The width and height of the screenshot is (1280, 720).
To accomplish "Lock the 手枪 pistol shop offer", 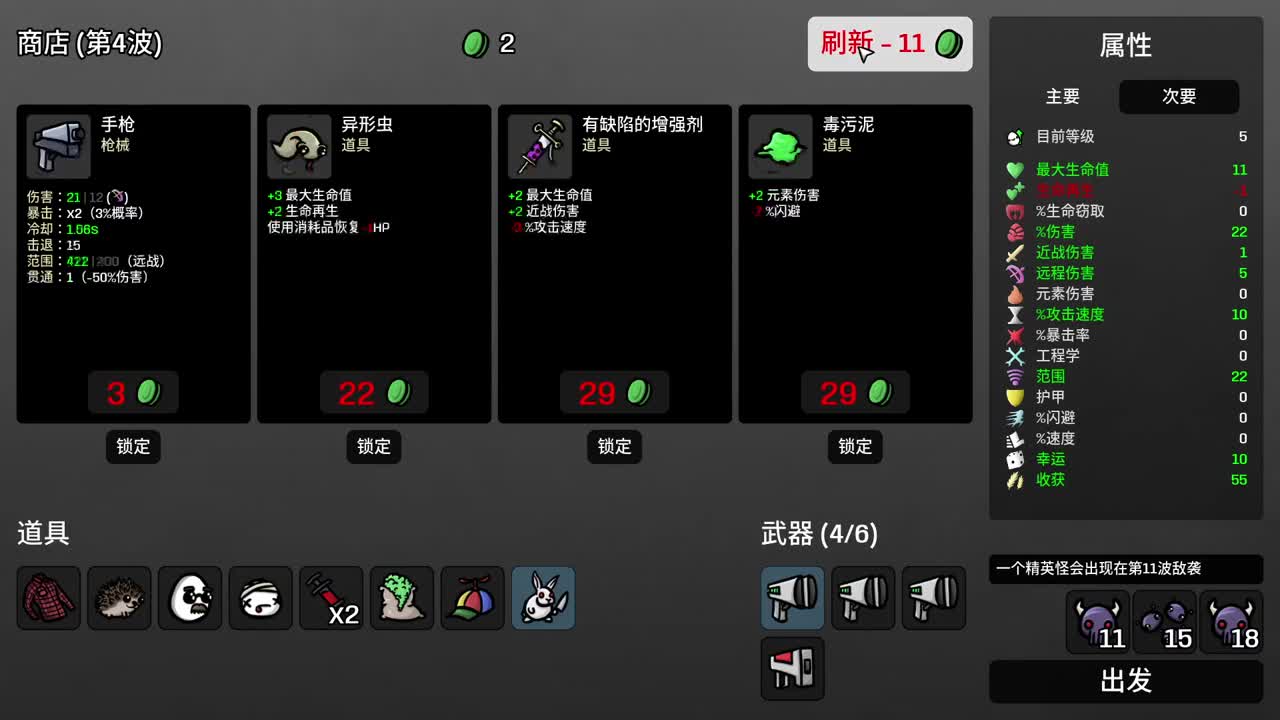I will pos(133,447).
